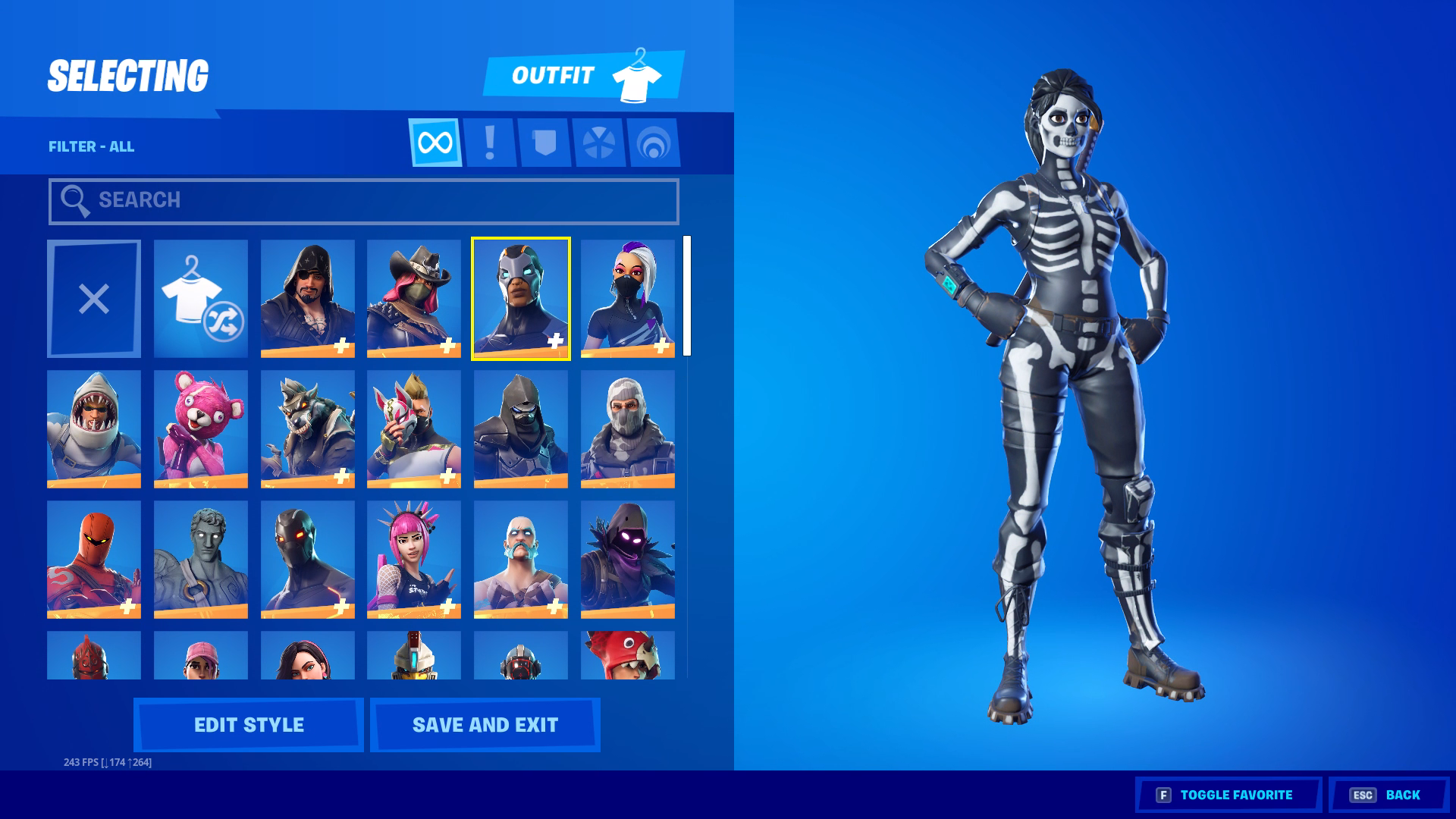Open the Random outfit shuffle slot
The width and height of the screenshot is (1456, 819).
click(200, 298)
